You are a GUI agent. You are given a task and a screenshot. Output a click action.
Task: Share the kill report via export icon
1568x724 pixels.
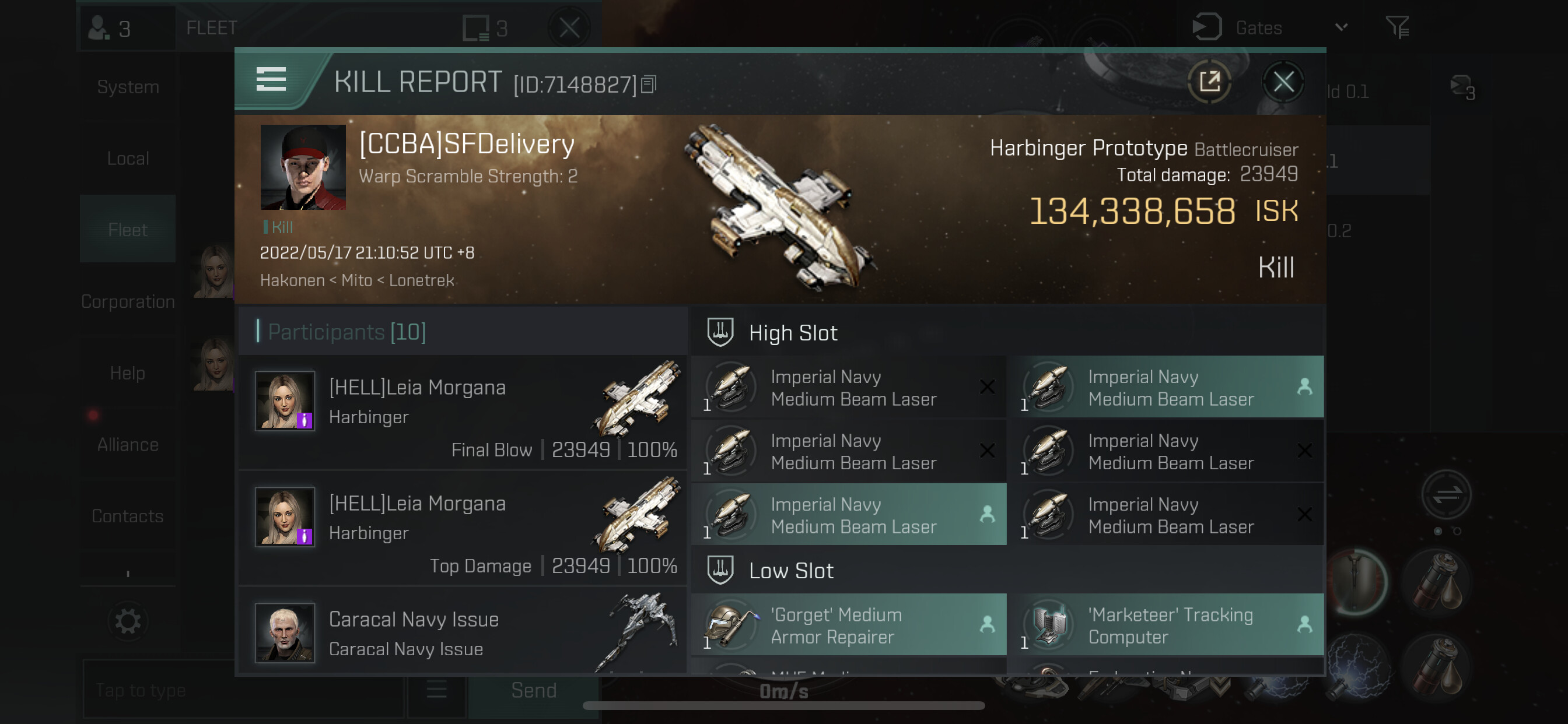click(x=1209, y=82)
